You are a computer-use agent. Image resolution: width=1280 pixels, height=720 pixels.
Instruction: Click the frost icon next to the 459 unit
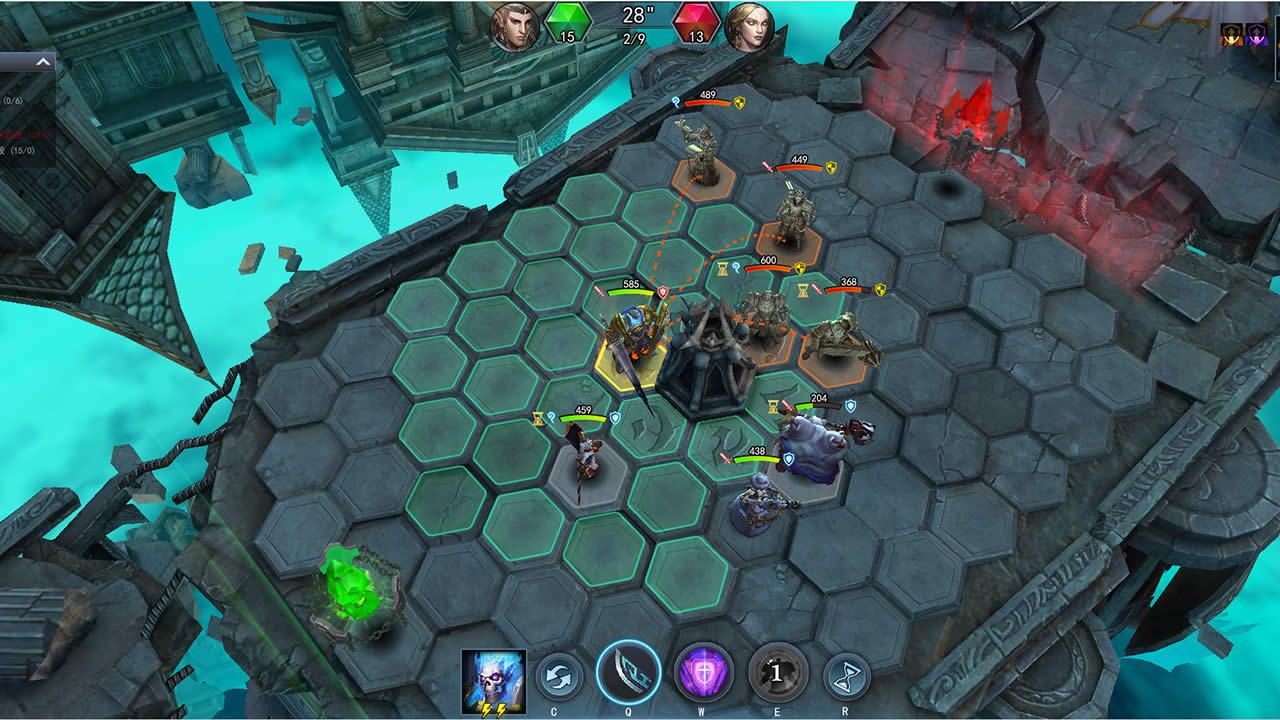click(552, 417)
